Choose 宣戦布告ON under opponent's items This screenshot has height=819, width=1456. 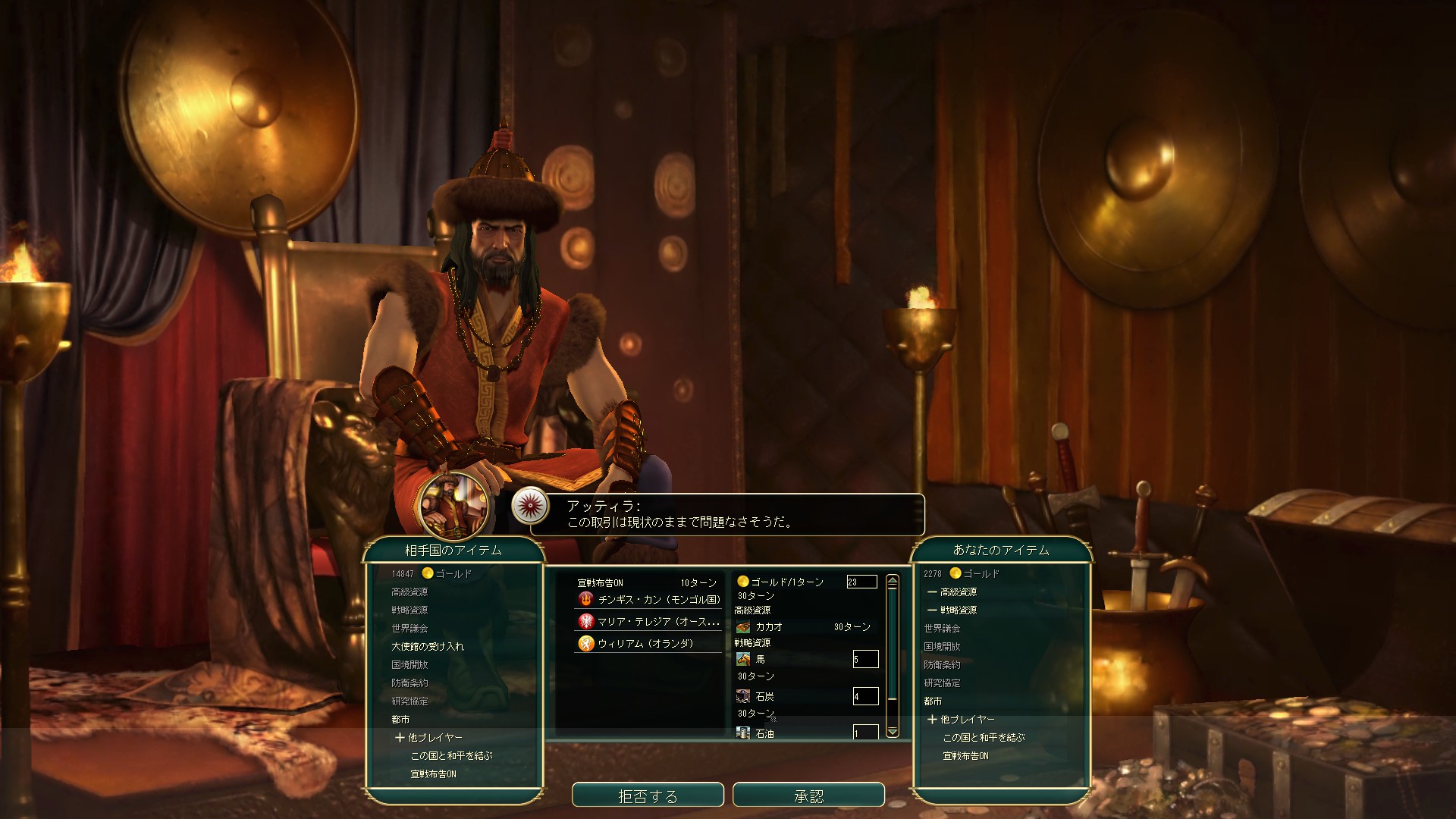coord(433,774)
